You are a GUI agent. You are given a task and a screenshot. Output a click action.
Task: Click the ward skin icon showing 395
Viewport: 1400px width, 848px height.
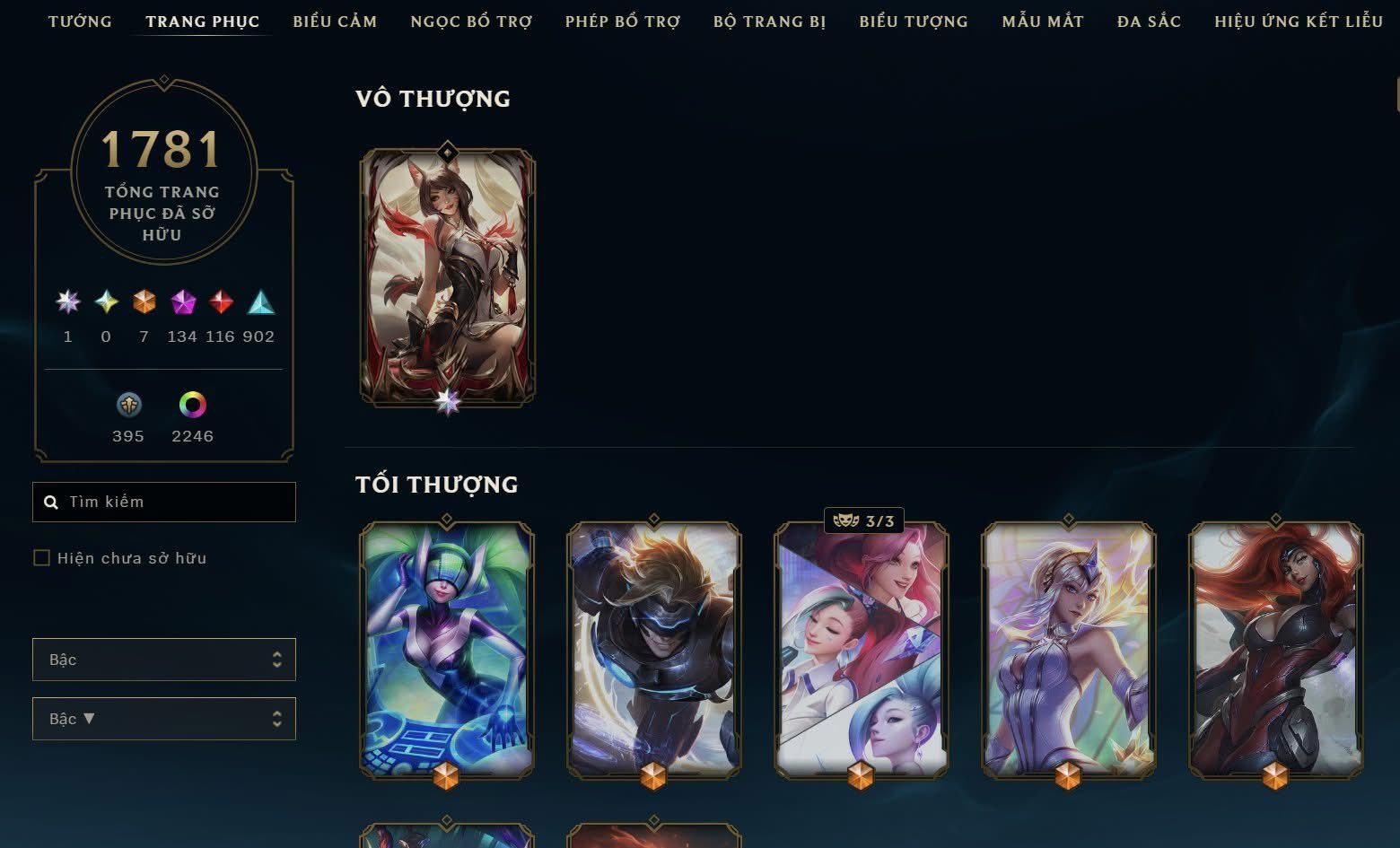[x=128, y=406]
